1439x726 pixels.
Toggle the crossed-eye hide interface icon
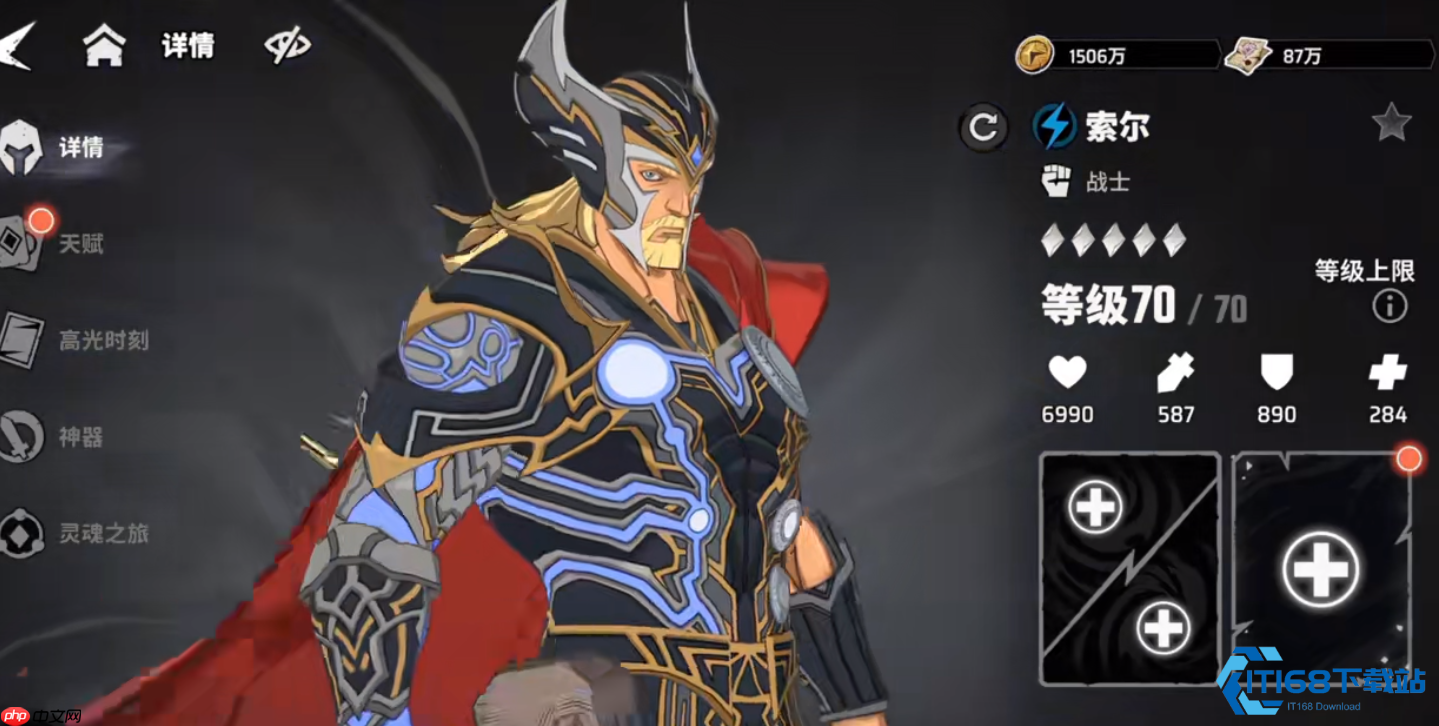287,46
